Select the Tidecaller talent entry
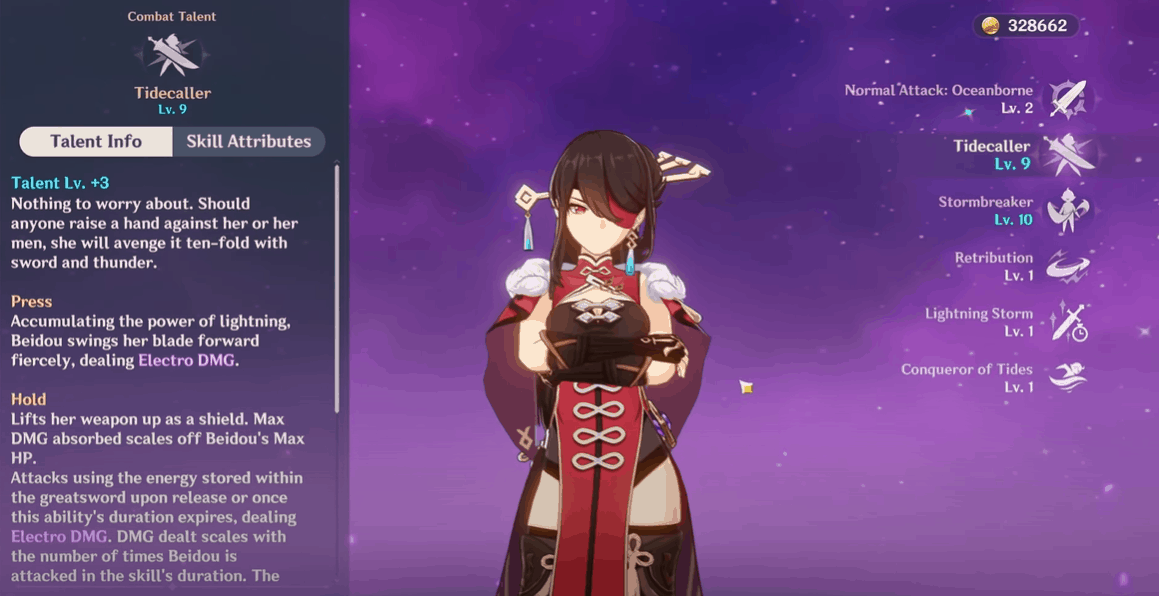Viewport: 1159px width, 596px height. tap(1067, 154)
